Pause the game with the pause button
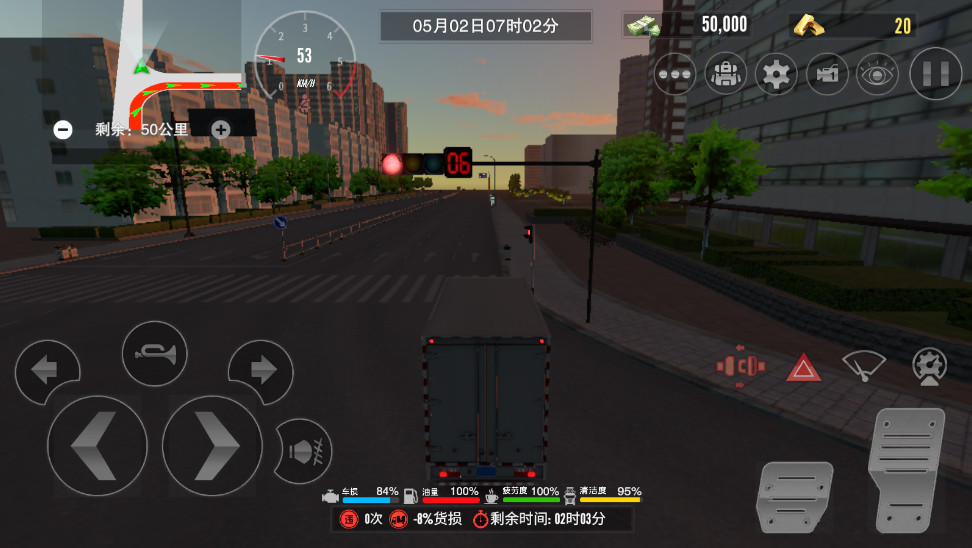 (935, 73)
